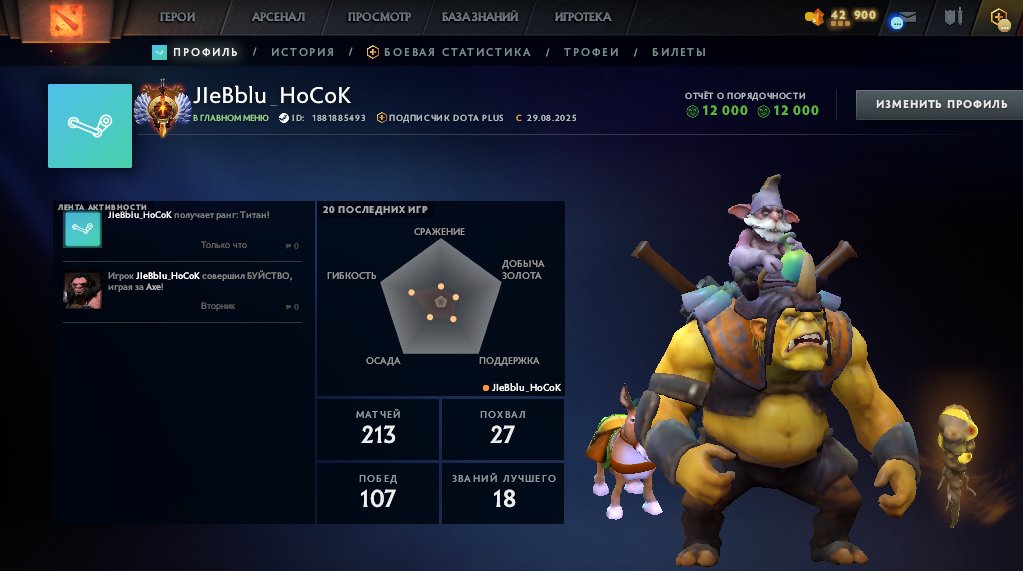Open the Арсенал menu
The image size is (1023, 571).
coord(279,17)
